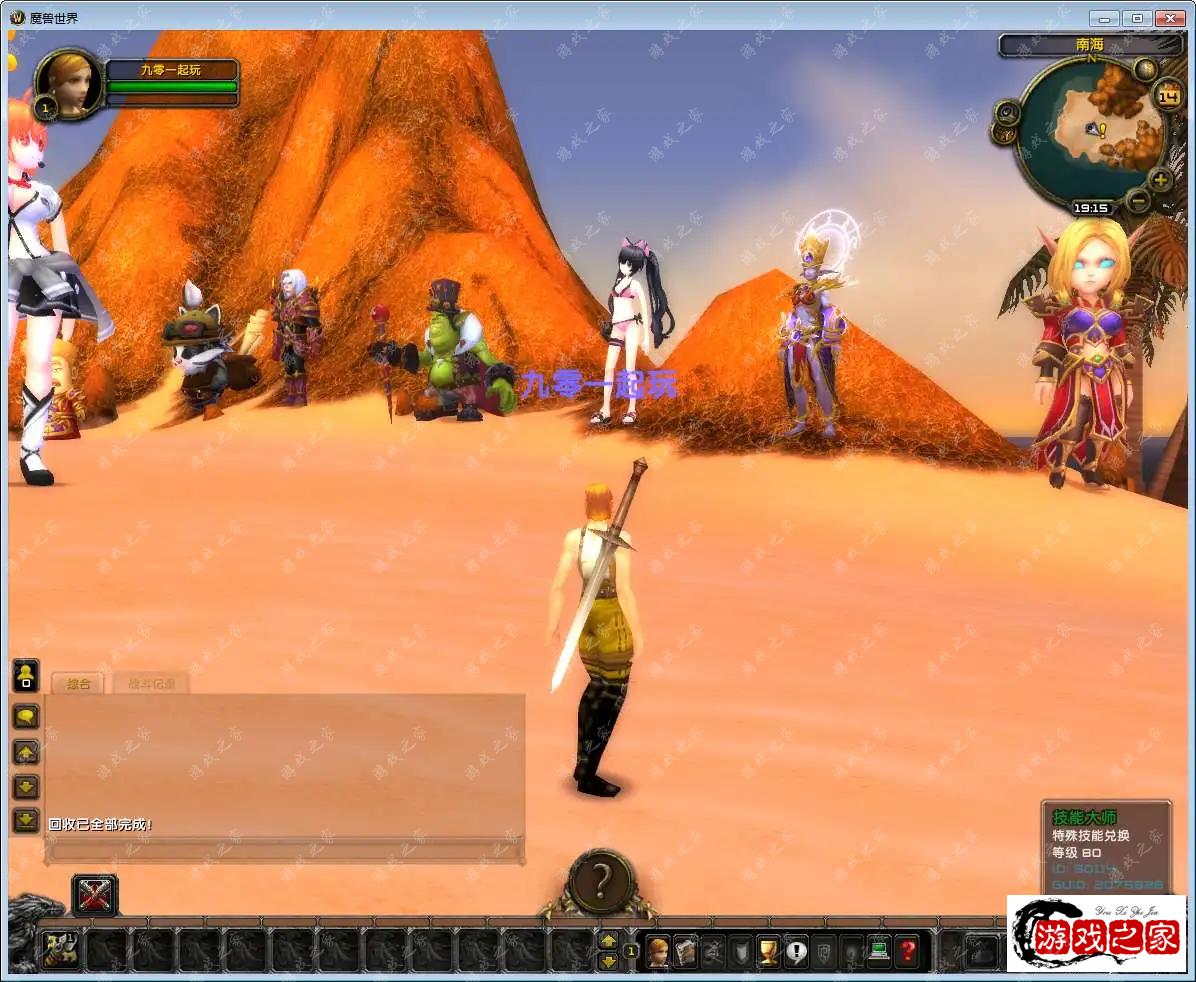Screen dimensions: 1196x982
Task: Open achievements with the gold trophy icon
Action: pos(768,950)
